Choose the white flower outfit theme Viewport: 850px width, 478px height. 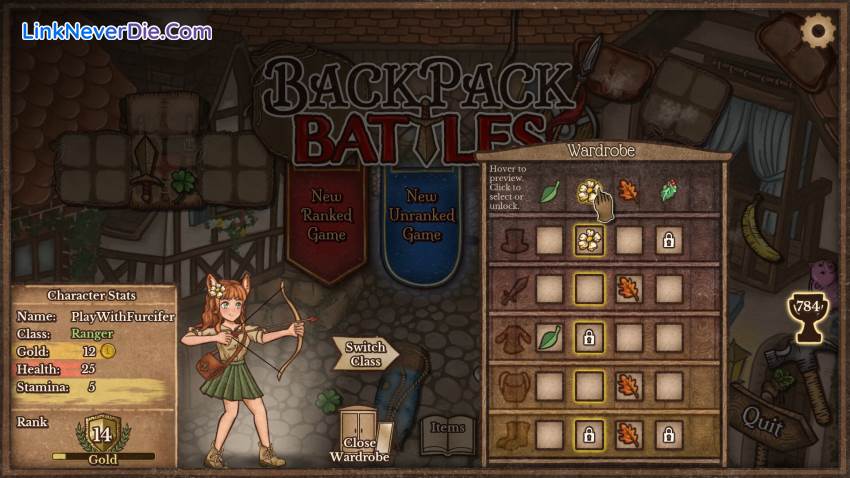click(590, 191)
